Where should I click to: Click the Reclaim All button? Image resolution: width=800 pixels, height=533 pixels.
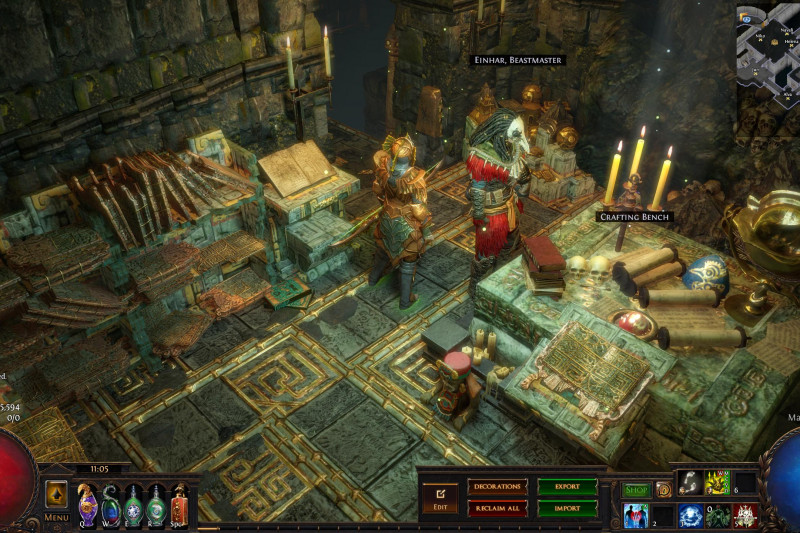497,508
